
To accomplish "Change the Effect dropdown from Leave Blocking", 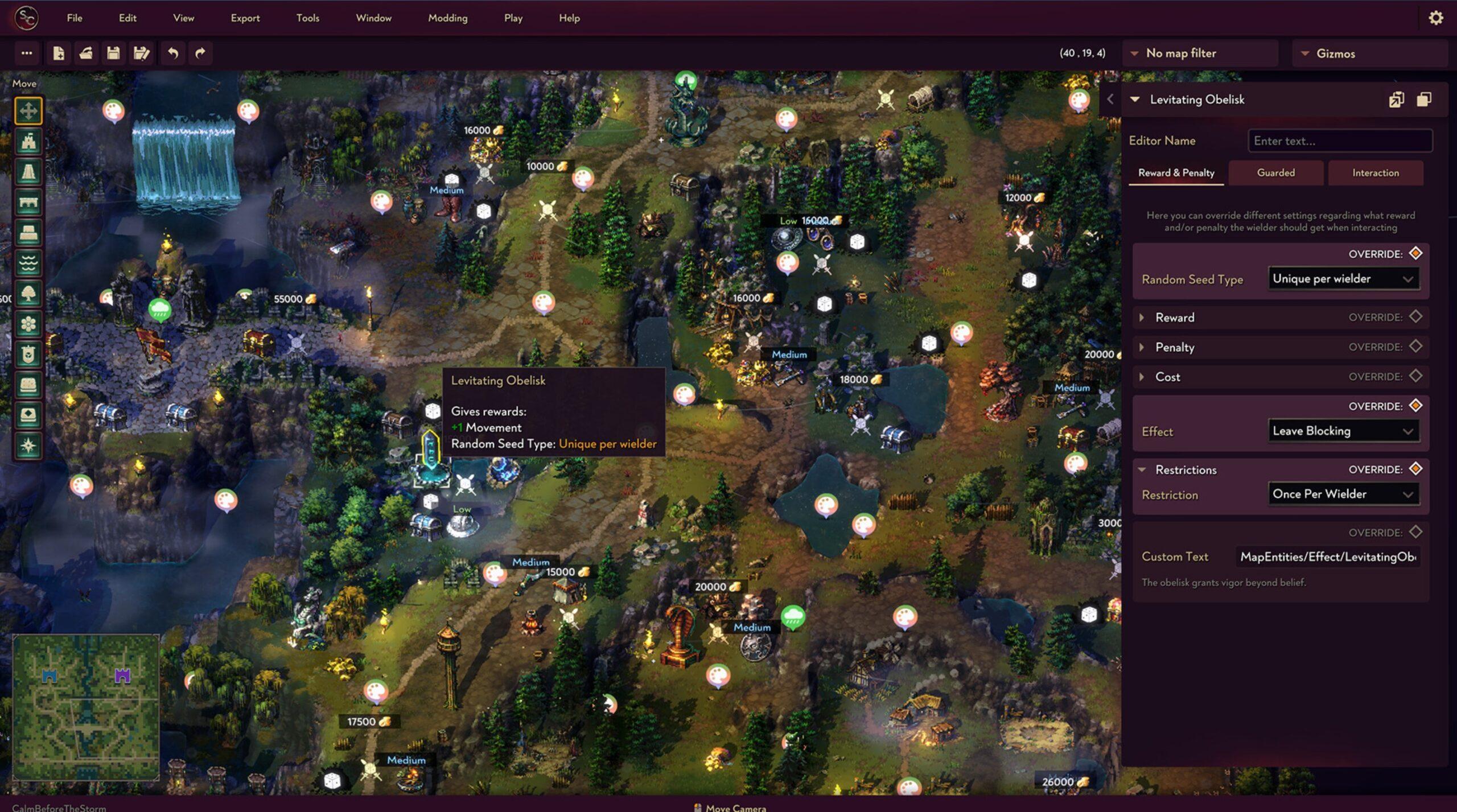I will coord(1343,431).
